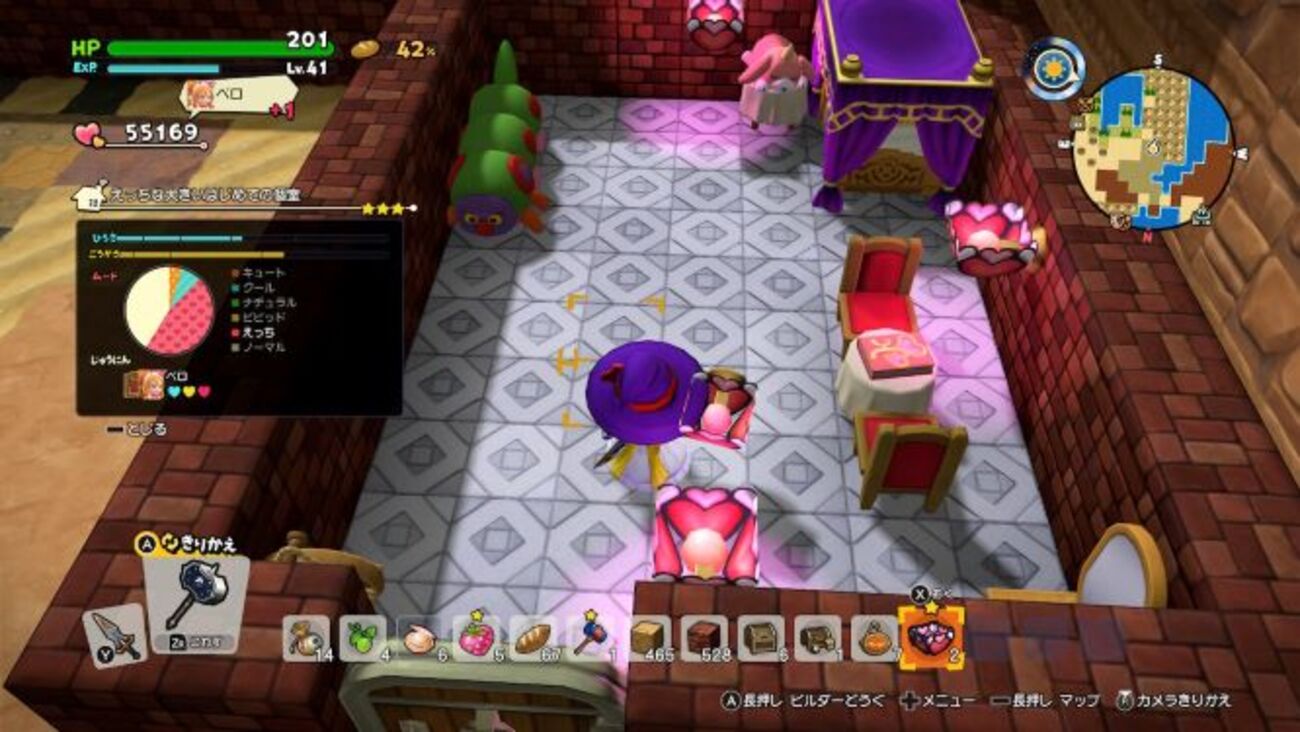The width and height of the screenshot is (1300, 732).
Task: Select the small bag hotbar slot
Action: click(x=305, y=639)
